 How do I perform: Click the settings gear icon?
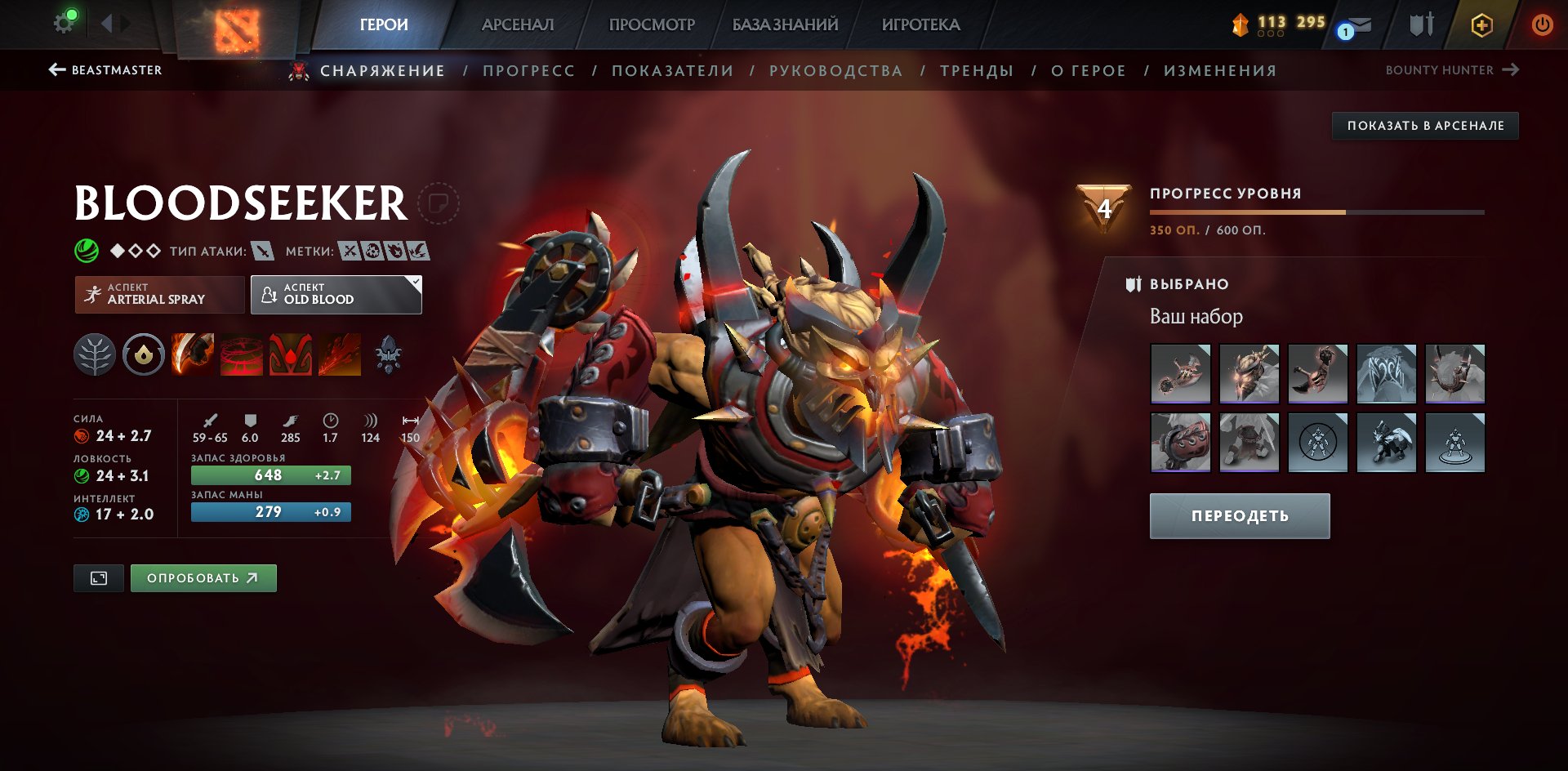pyautogui.click(x=64, y=22)
